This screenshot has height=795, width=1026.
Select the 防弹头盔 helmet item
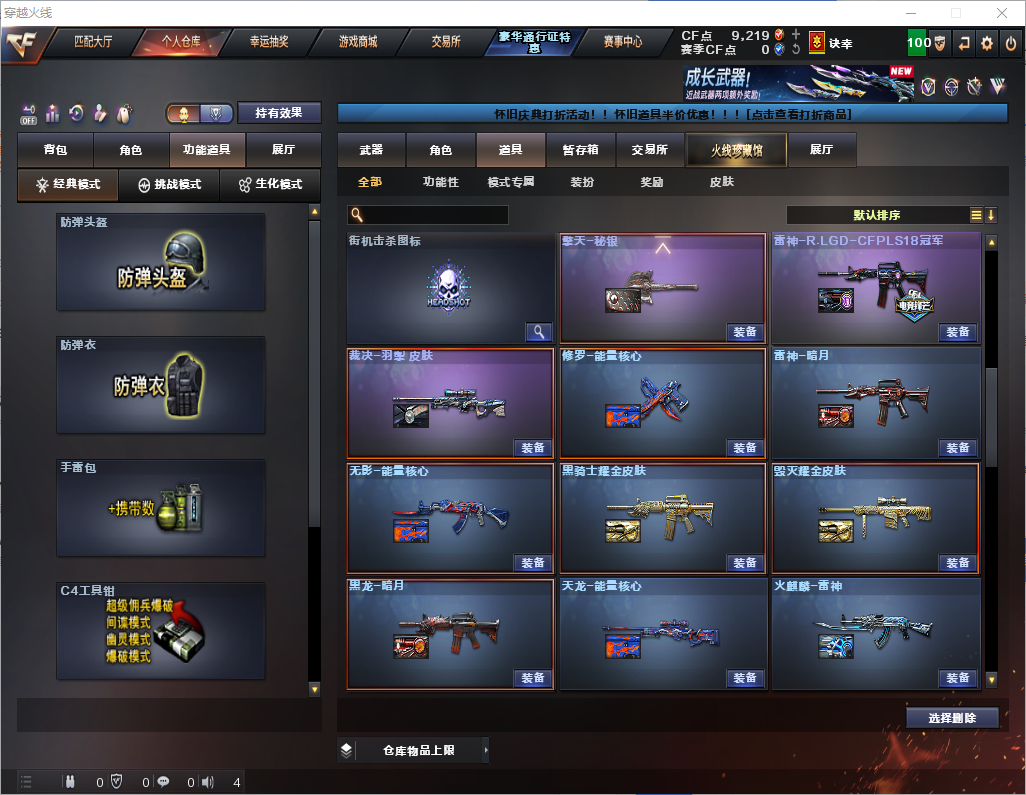pyautogui.click(x=161, y=262)
